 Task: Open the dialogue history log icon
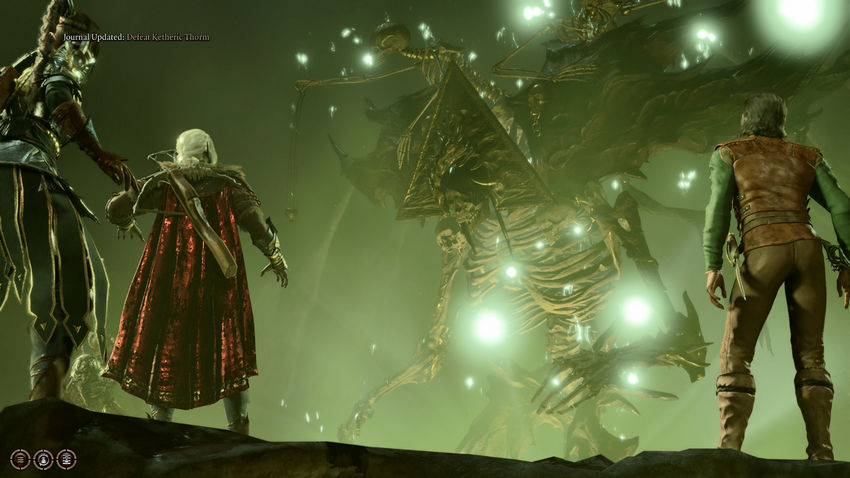tap(20, 459)
